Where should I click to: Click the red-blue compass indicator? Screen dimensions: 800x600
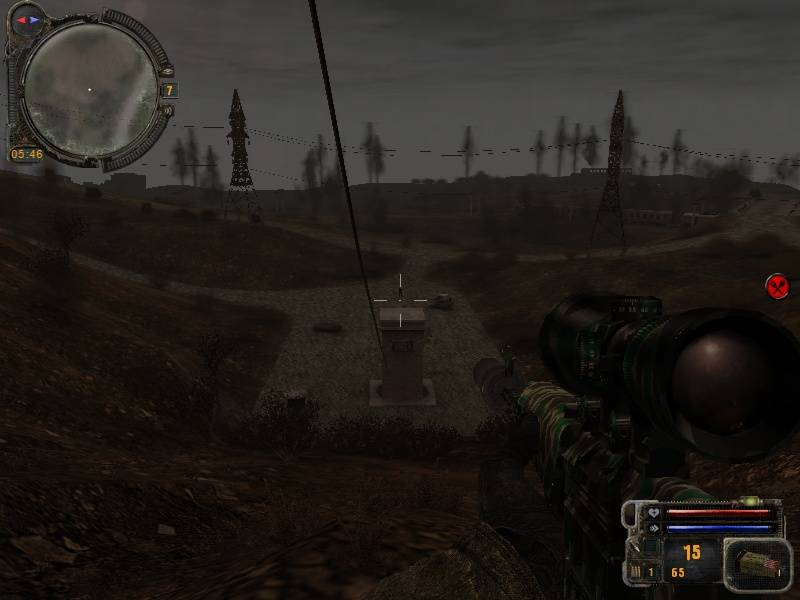point(27,19)
